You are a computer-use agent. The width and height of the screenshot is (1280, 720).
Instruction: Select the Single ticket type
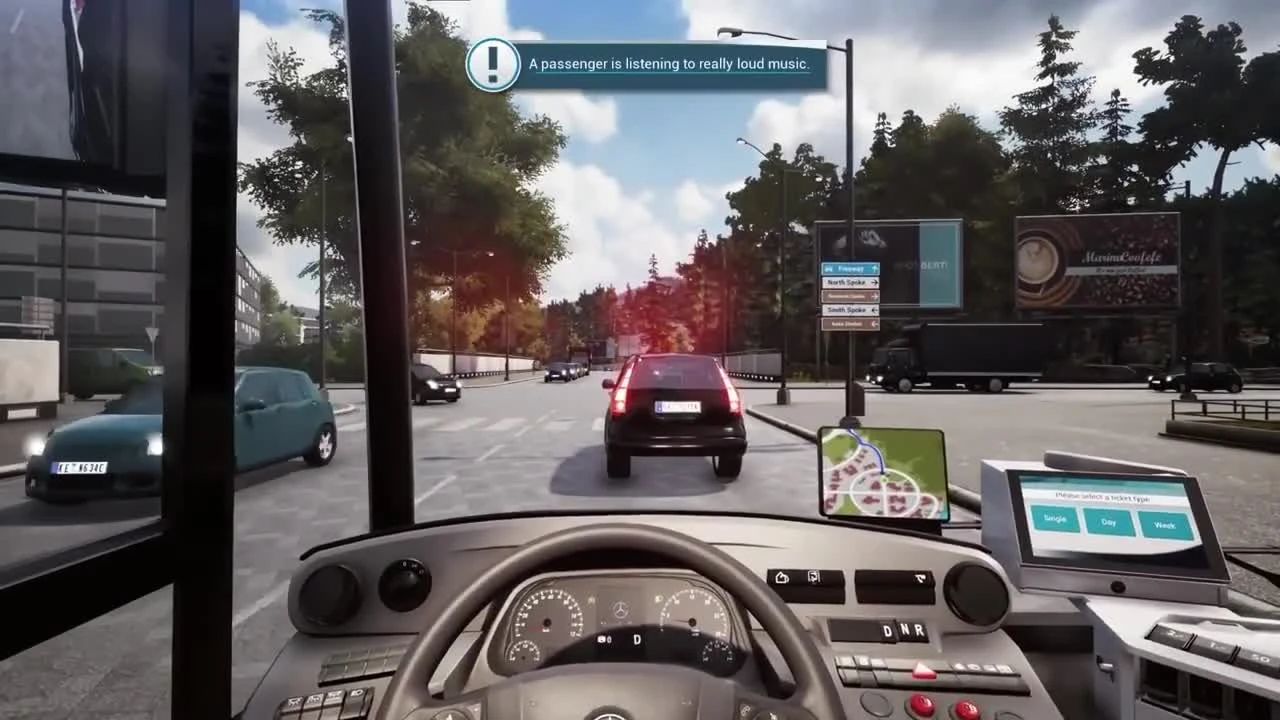click(x=1053, y=519)
